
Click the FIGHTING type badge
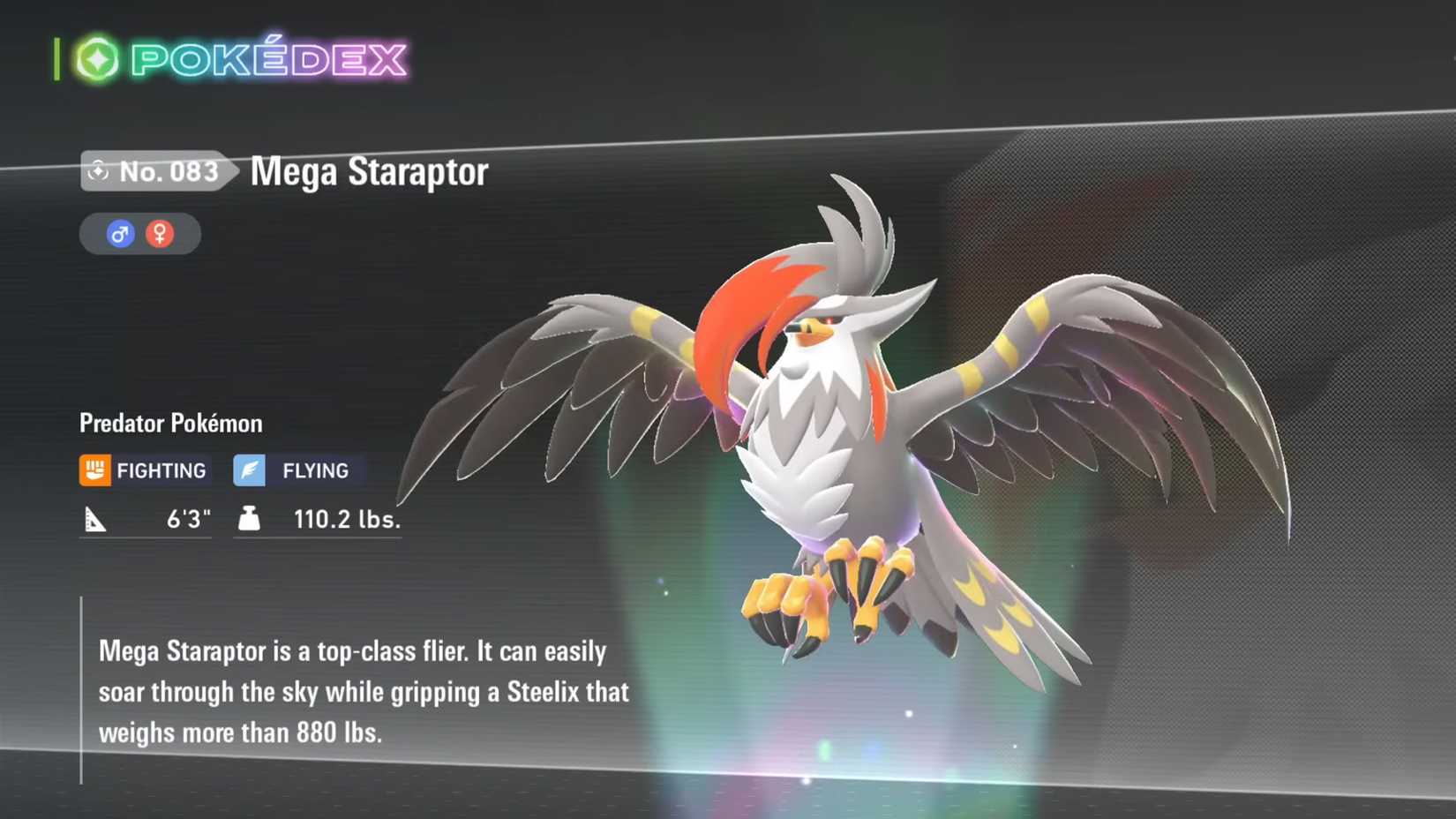coord(144,470)
